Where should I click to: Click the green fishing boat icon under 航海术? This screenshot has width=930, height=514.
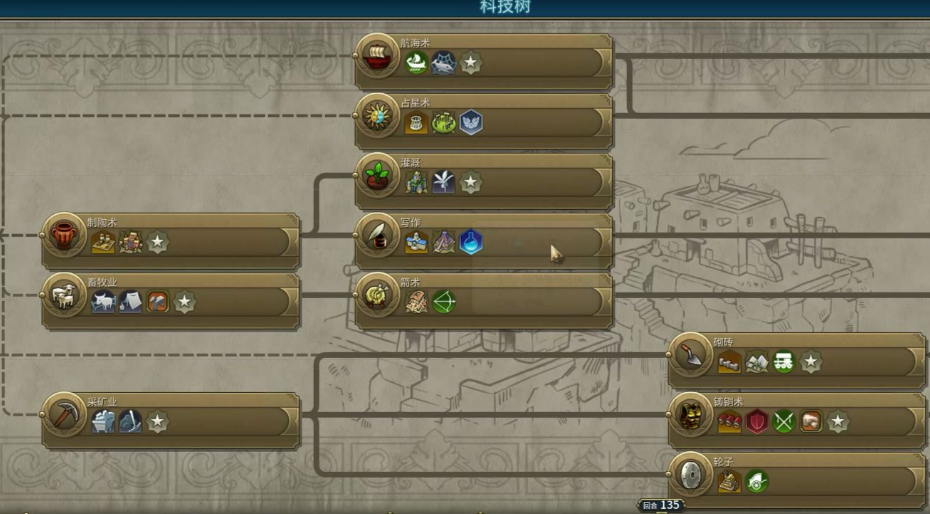click(x=416, y=62)
